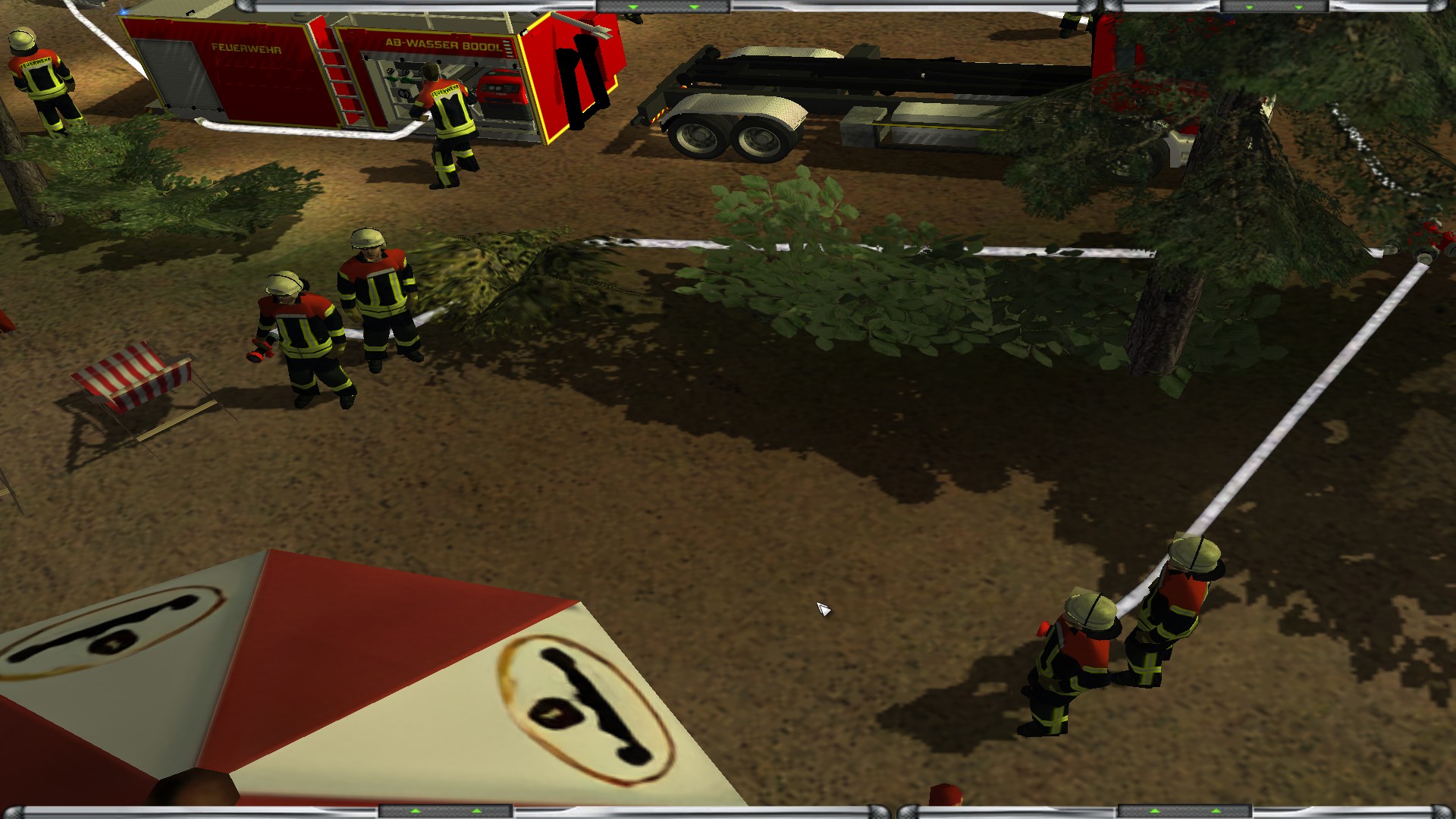Screen dimensions: 1456x819
Task: Expand the shorter top panel's green-arrow handle
Action: click(1278, 7)
